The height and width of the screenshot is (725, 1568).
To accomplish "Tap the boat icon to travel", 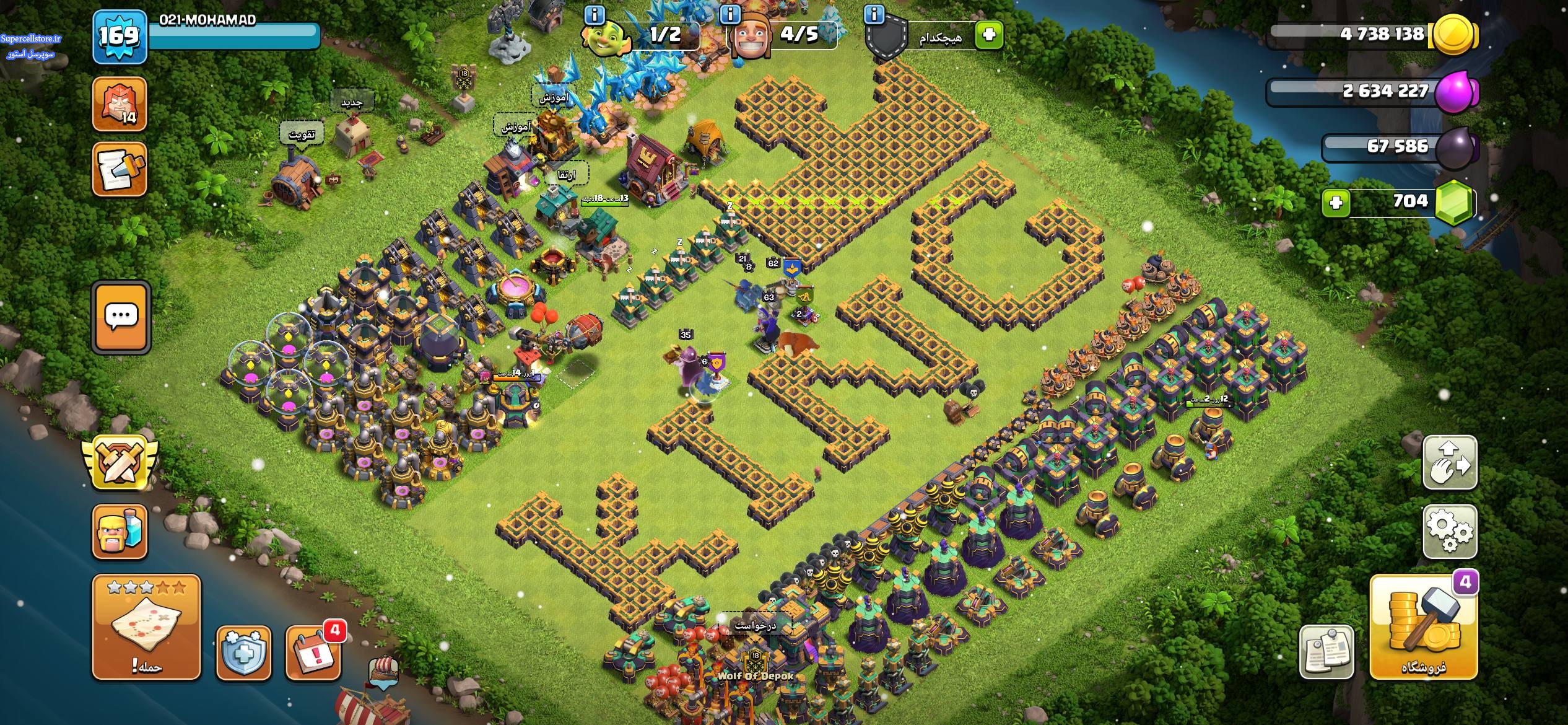I will click(383, 672).
